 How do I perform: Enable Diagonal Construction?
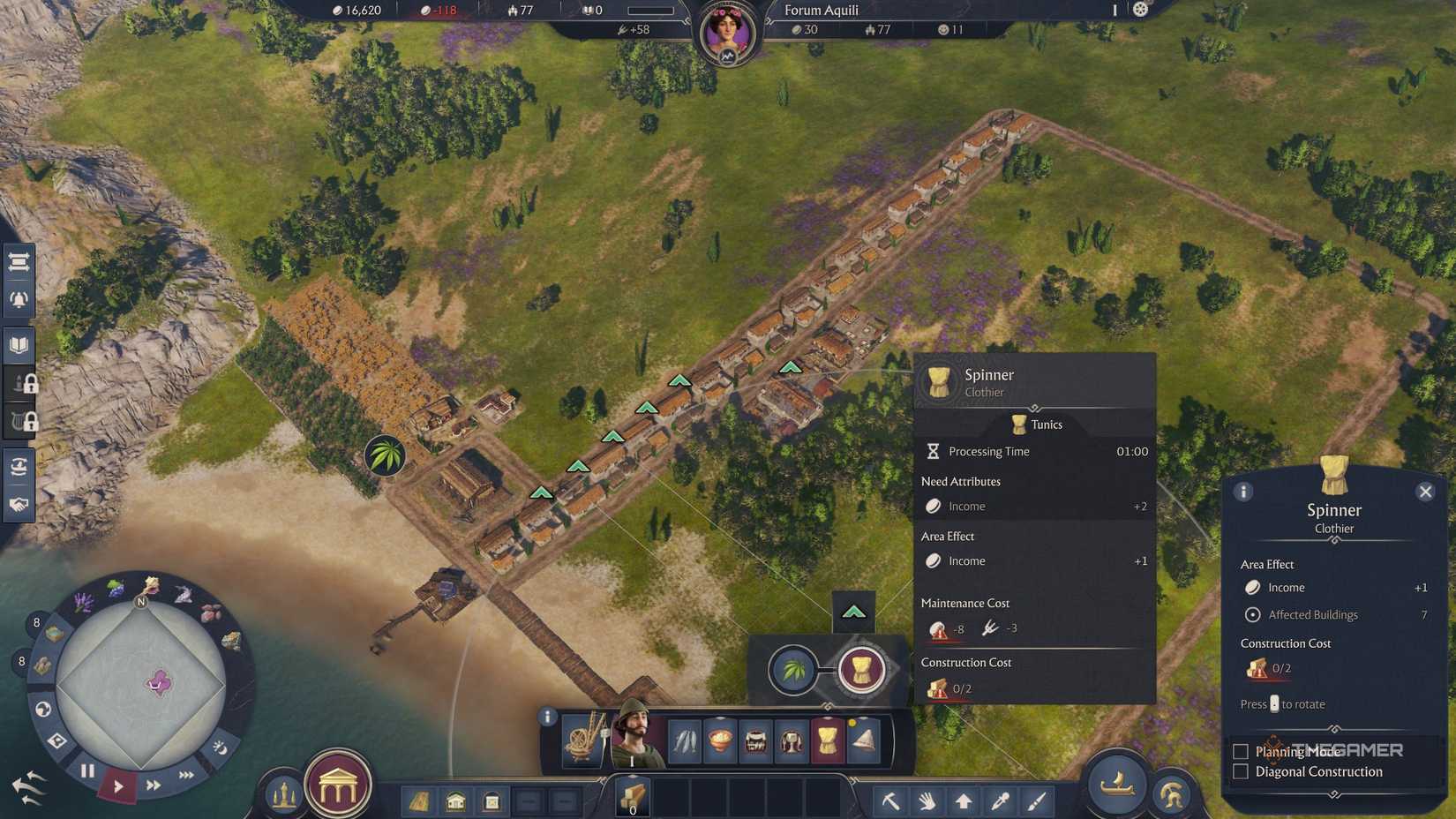[x=1239, y=771]
